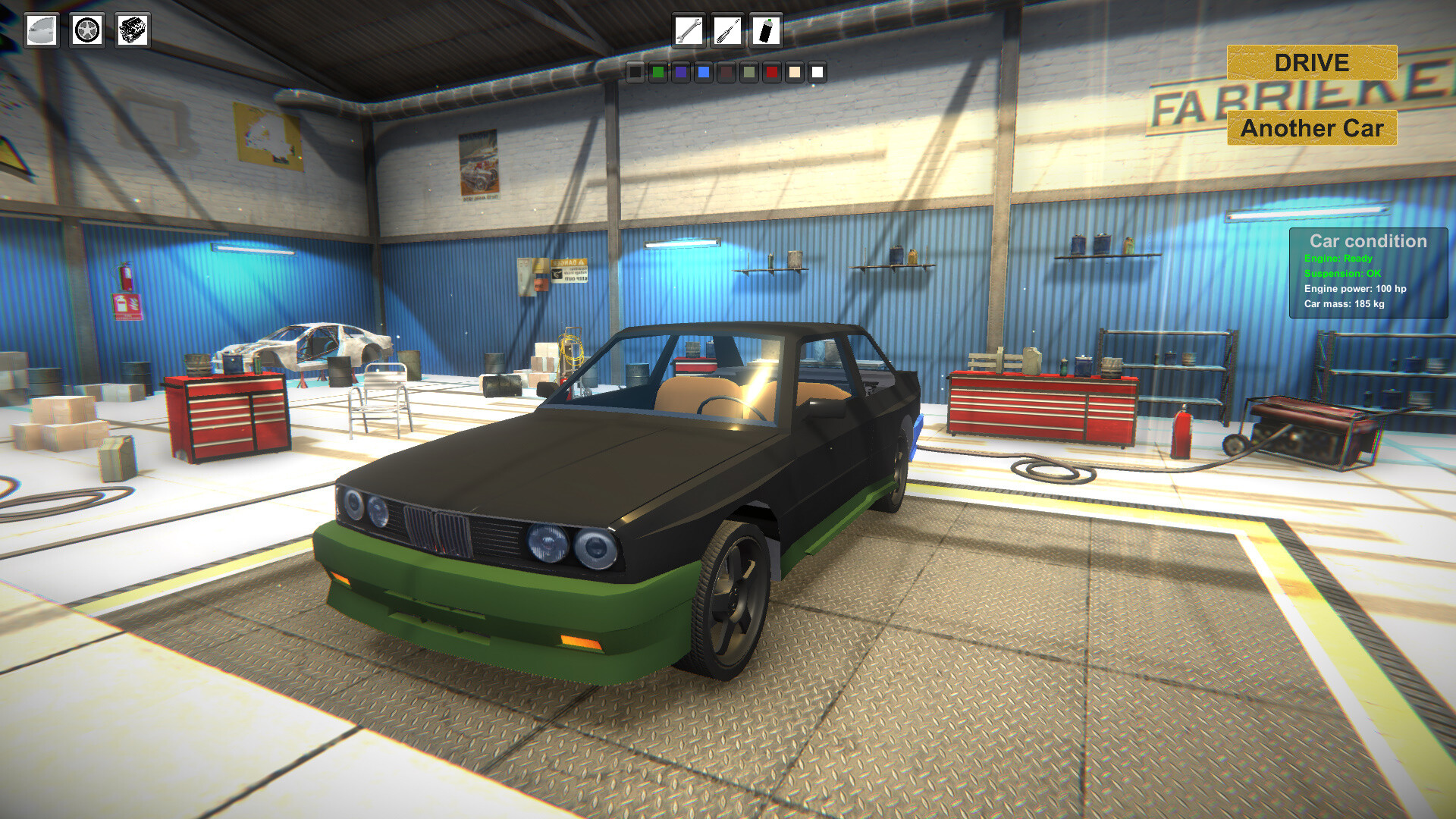Pick the black paint swatch

coord(635,74)
